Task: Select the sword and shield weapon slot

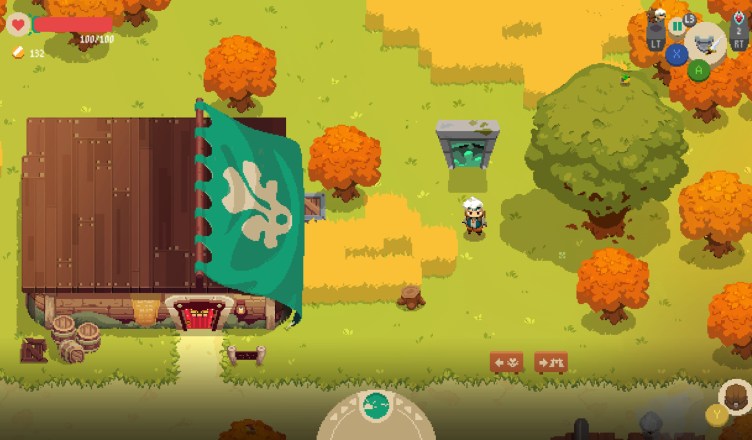Action: point(706,43)
